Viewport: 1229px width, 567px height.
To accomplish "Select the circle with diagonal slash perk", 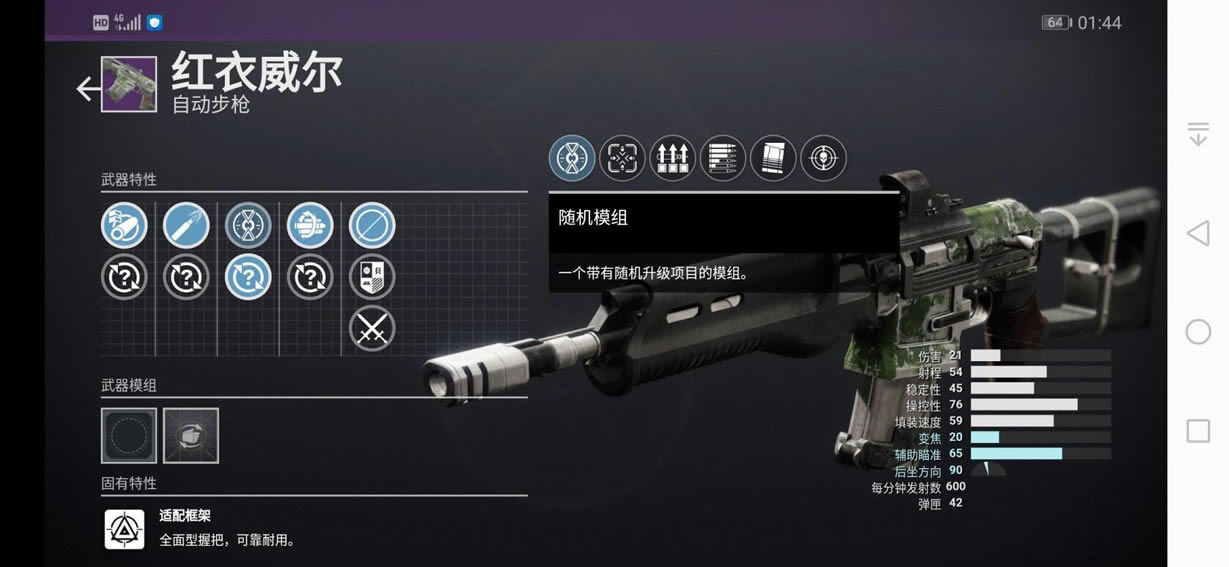I will (x=372, y=226).
